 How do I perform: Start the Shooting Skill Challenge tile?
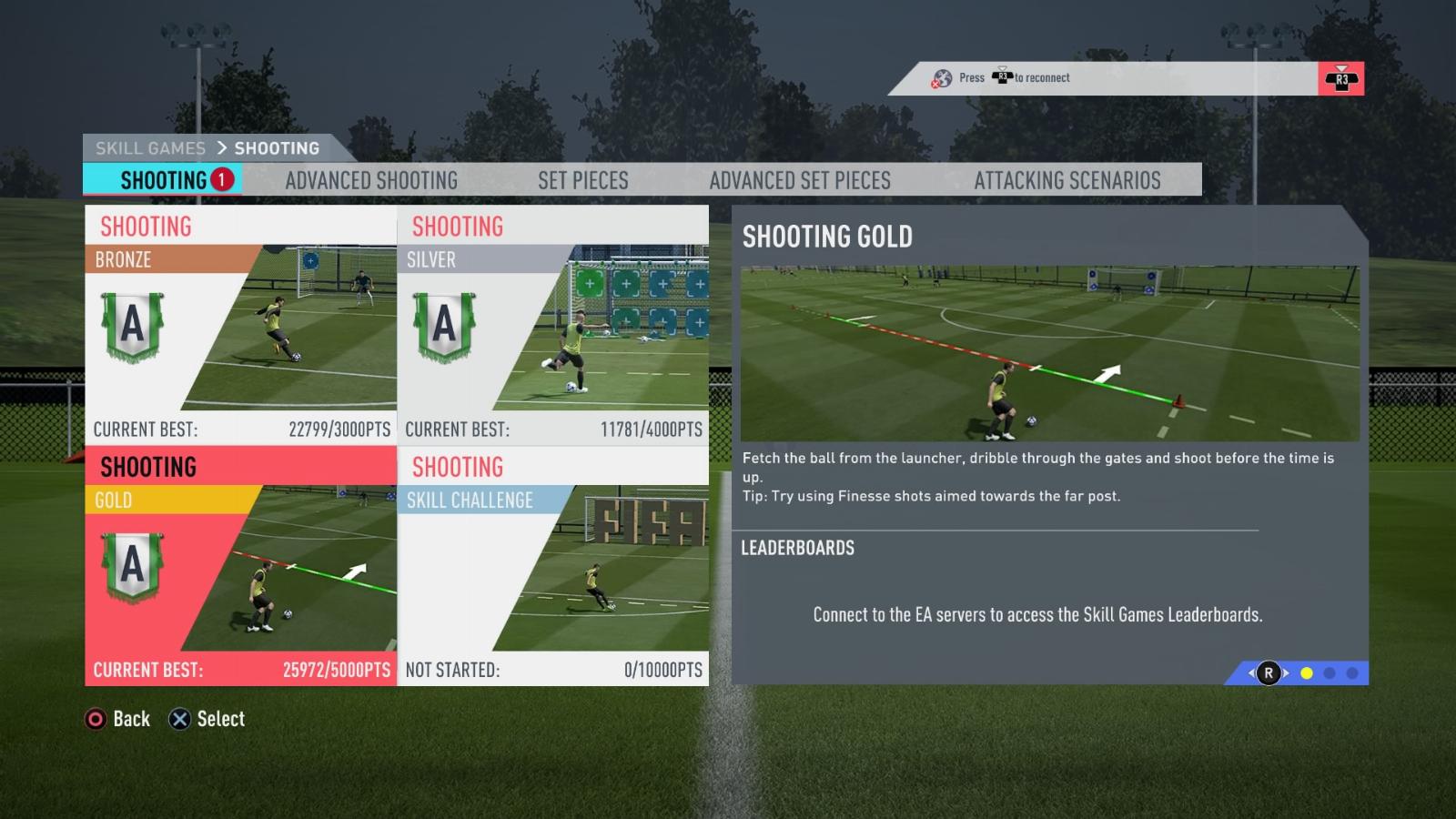553,566
